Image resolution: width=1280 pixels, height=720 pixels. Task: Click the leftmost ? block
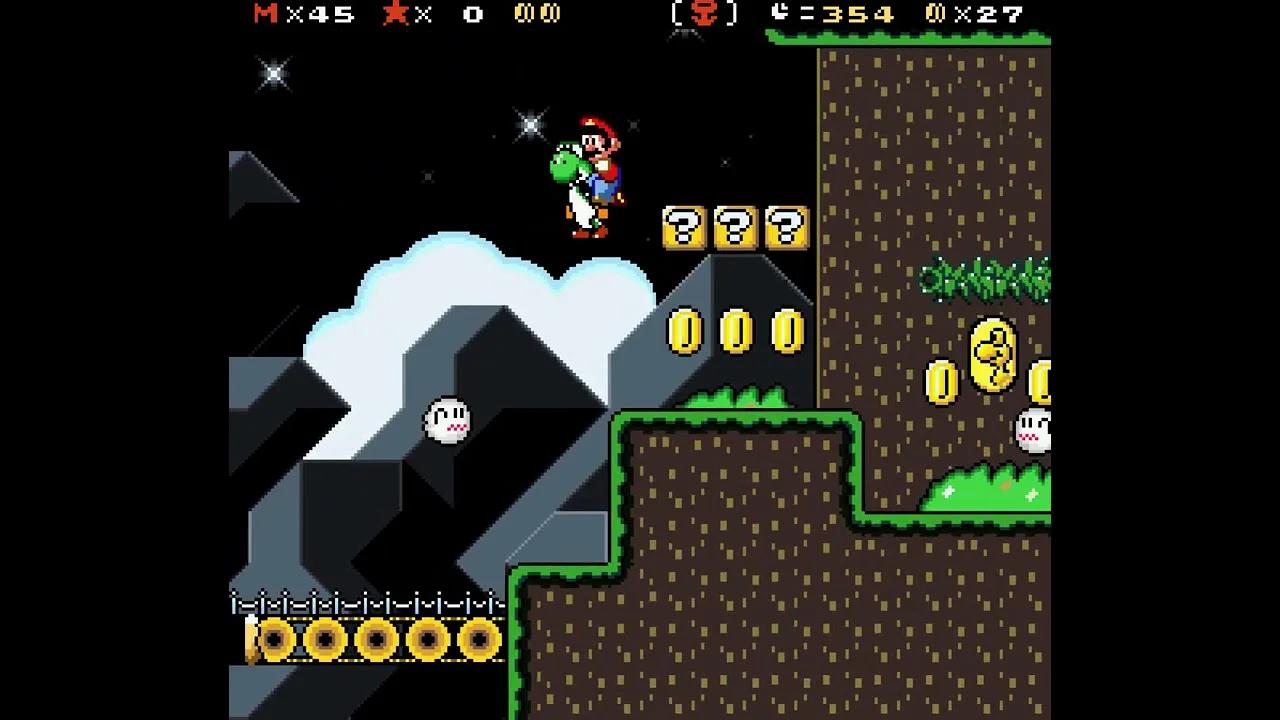tap(682, 228)
